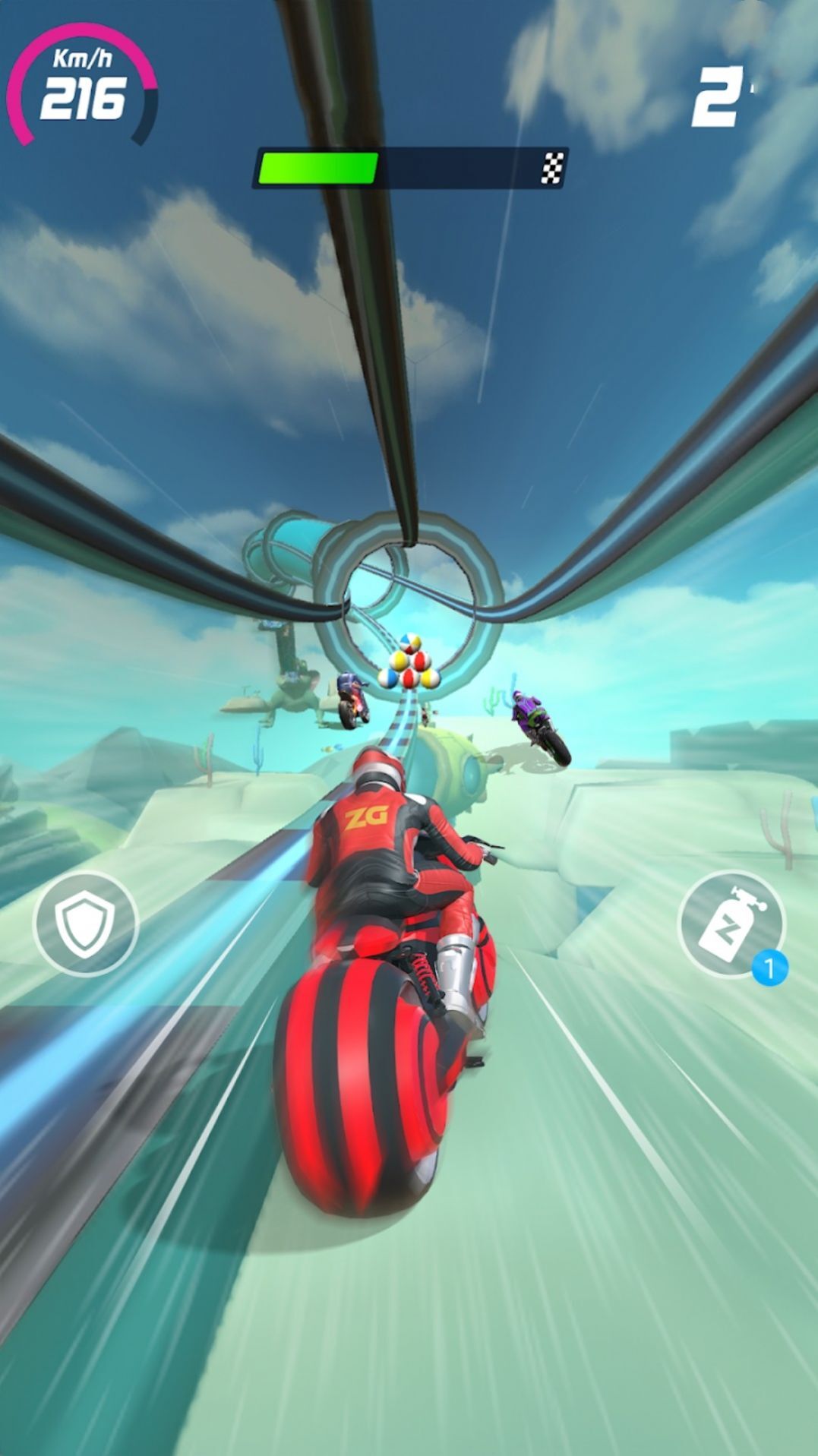Use the nitro boost canister button
Image resolution: width=818 pixels, height=1456 pixels.
pos(731,924)
